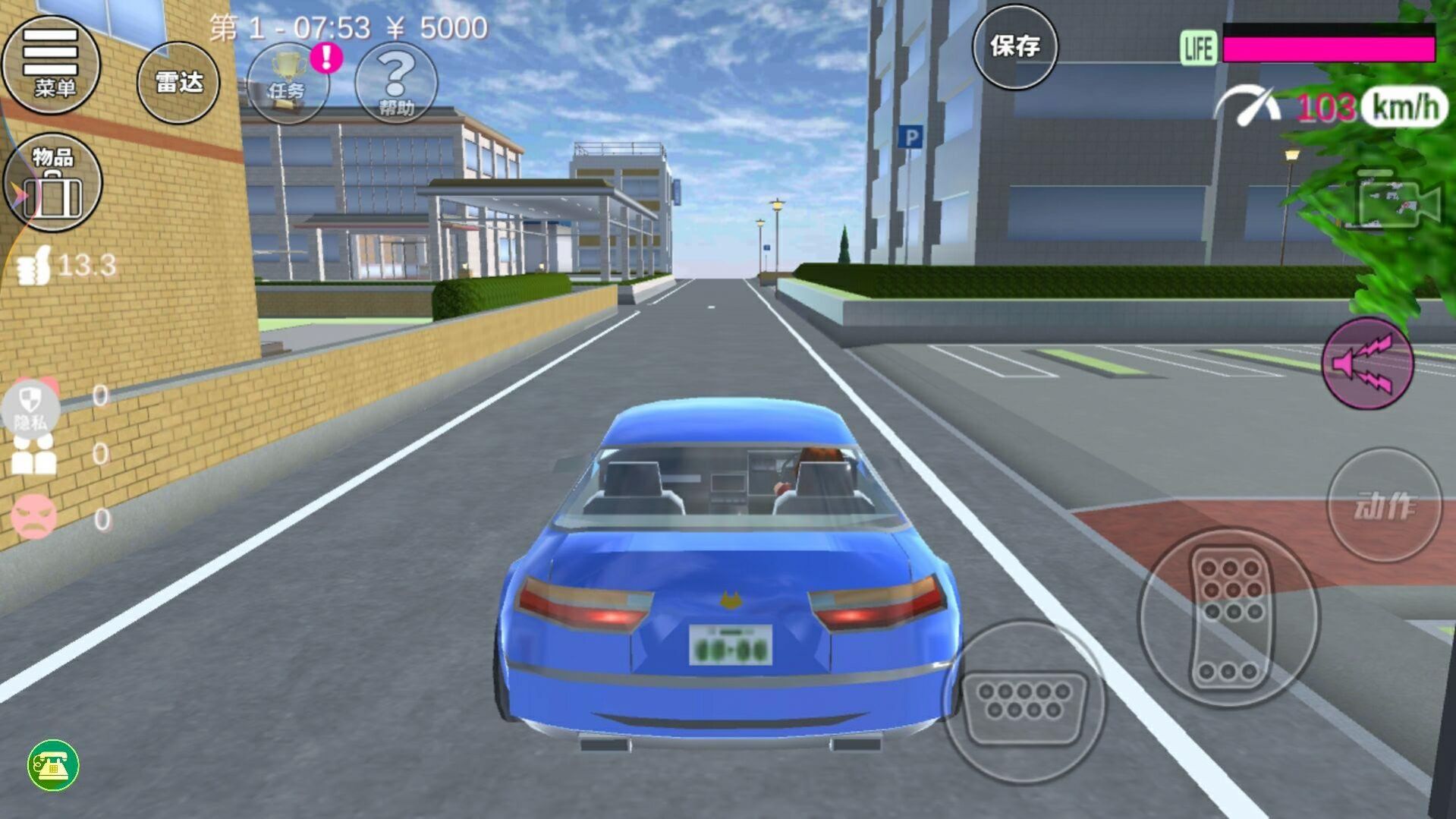Open the 菜单 hamburger menu
This screenshot has width=1456, height=819.
[51, 64]
